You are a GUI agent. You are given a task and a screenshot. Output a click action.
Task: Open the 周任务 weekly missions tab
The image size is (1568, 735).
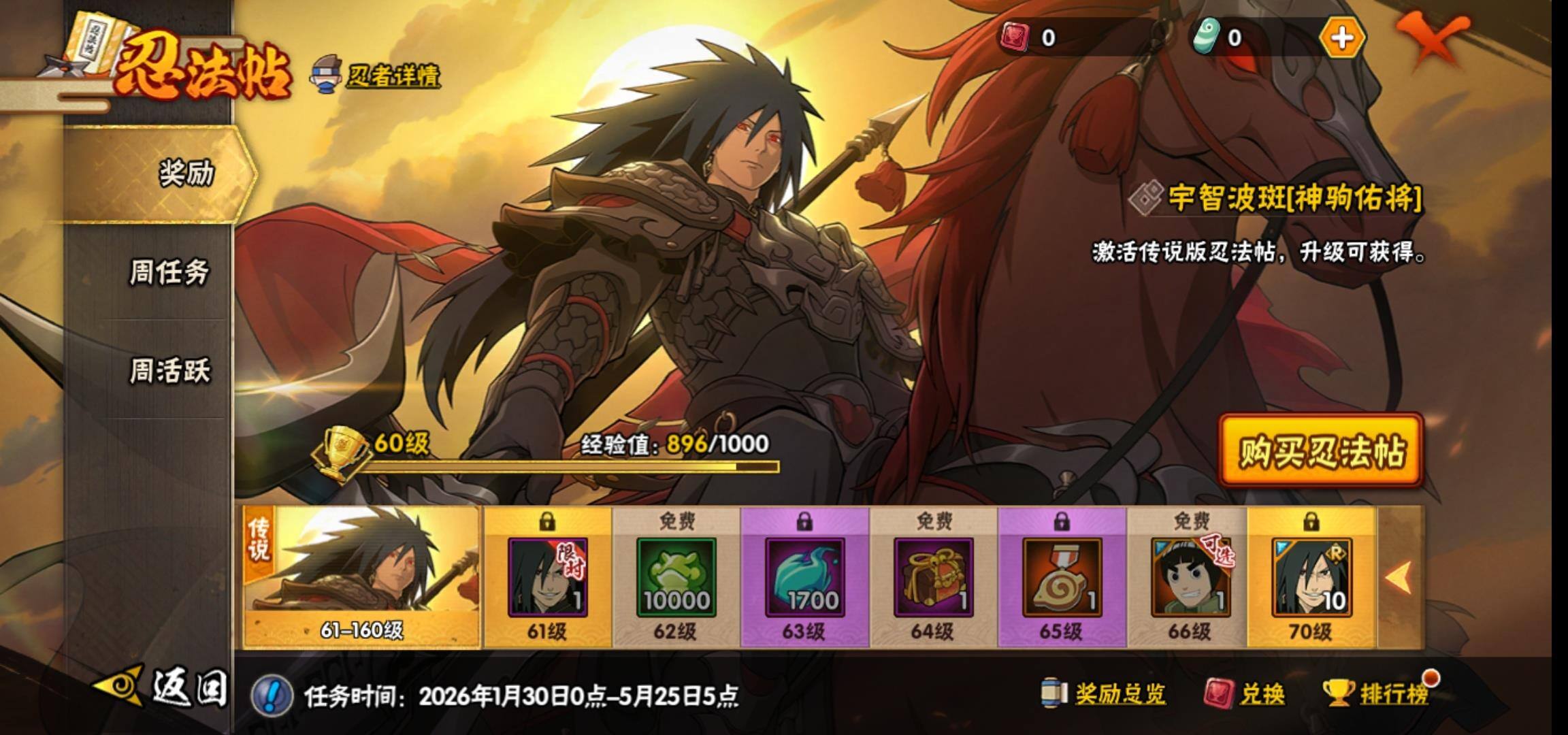pos(169,272)
